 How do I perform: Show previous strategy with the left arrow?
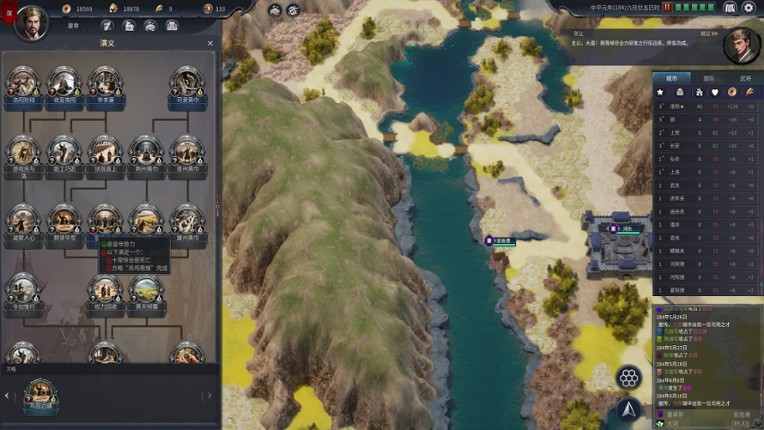[7, 397]
